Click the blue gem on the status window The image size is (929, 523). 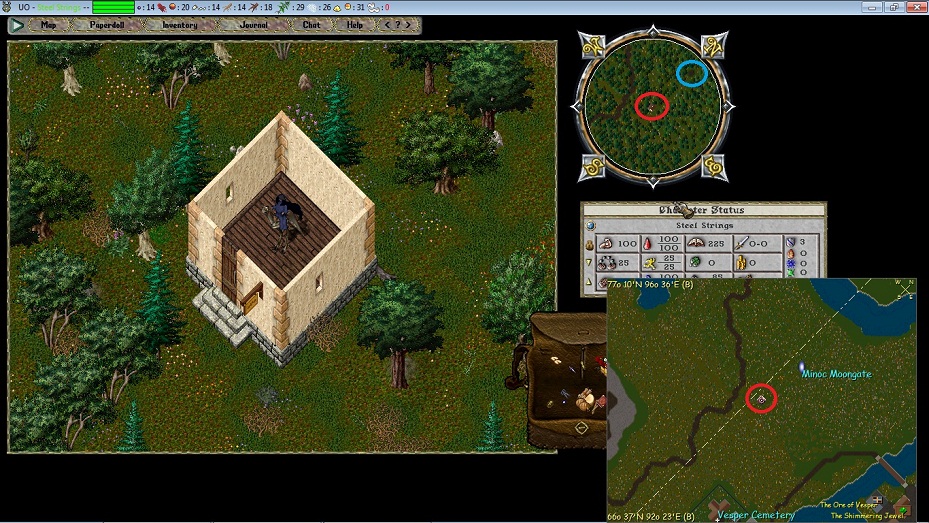[589, 226]
